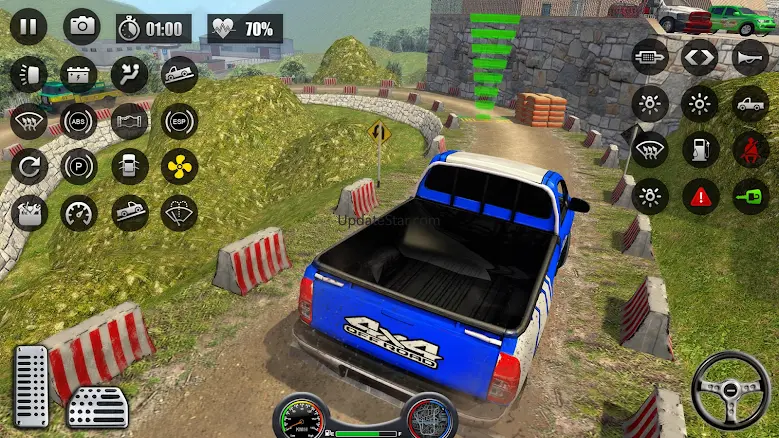Screen dimensions: 779x438
Task: Activate the ABS brake button
Action: pos(78,122)
